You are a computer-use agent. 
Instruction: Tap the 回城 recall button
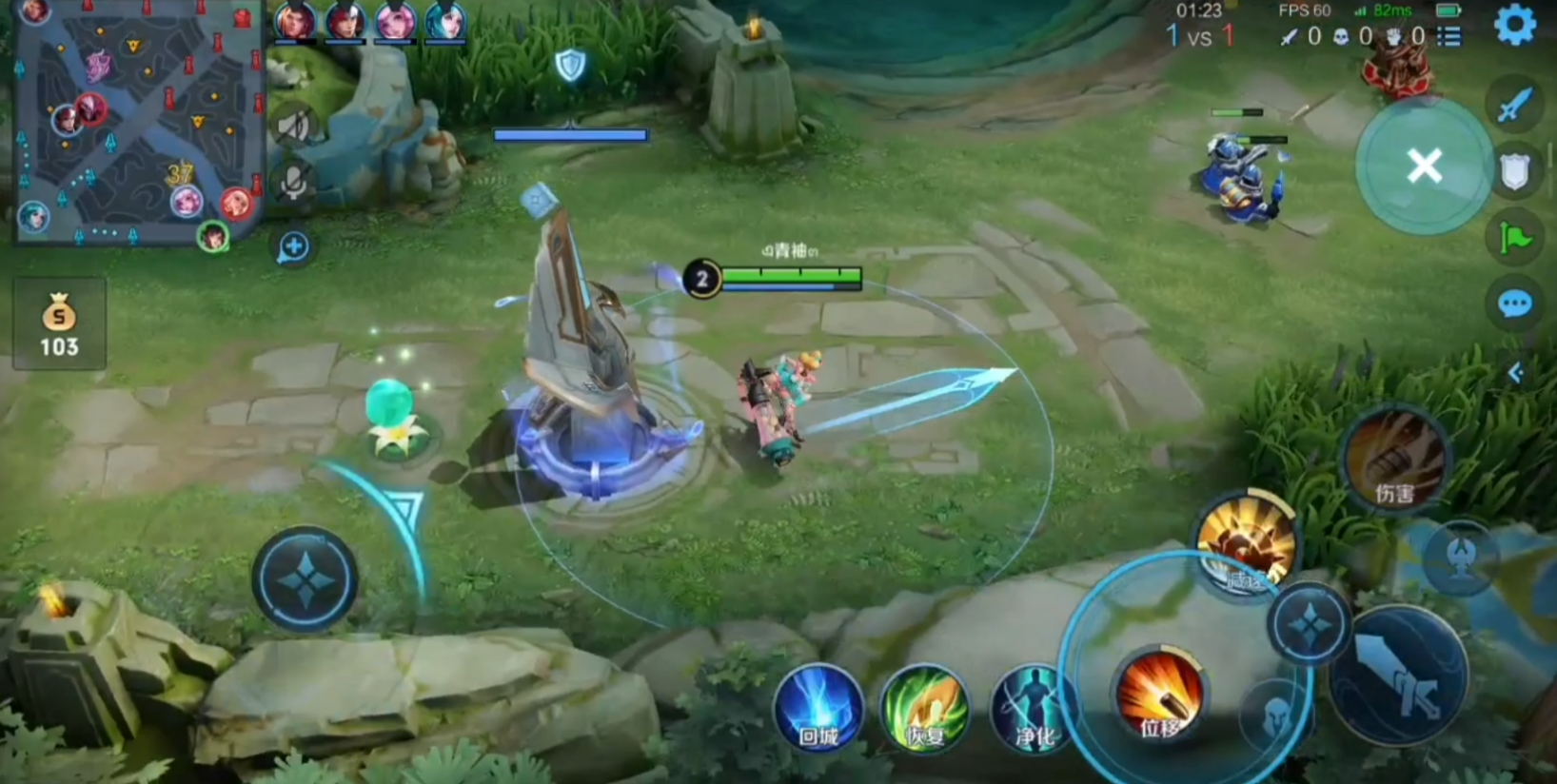click(818, 709)
